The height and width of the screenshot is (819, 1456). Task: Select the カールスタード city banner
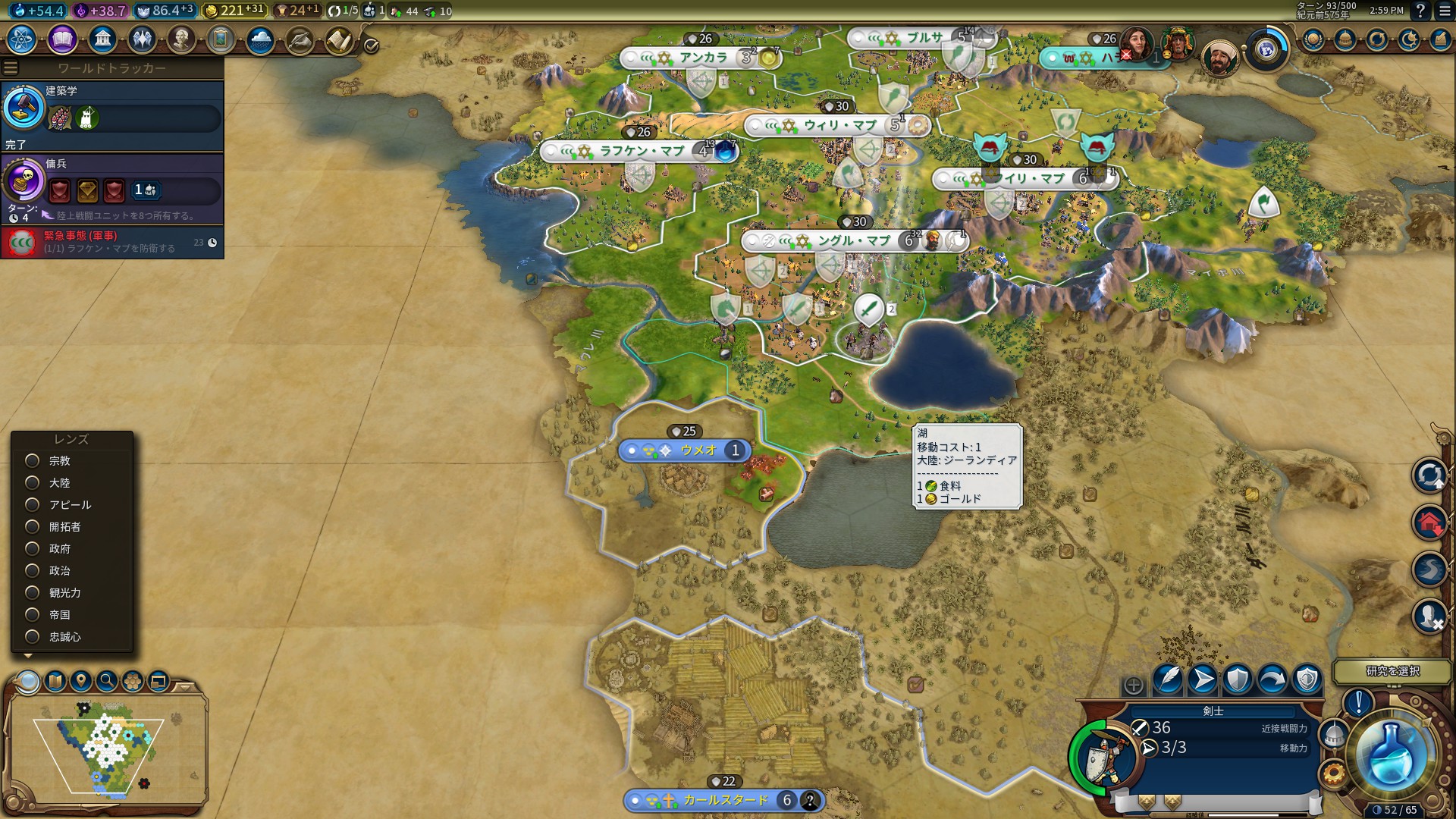tap(724, 800)
